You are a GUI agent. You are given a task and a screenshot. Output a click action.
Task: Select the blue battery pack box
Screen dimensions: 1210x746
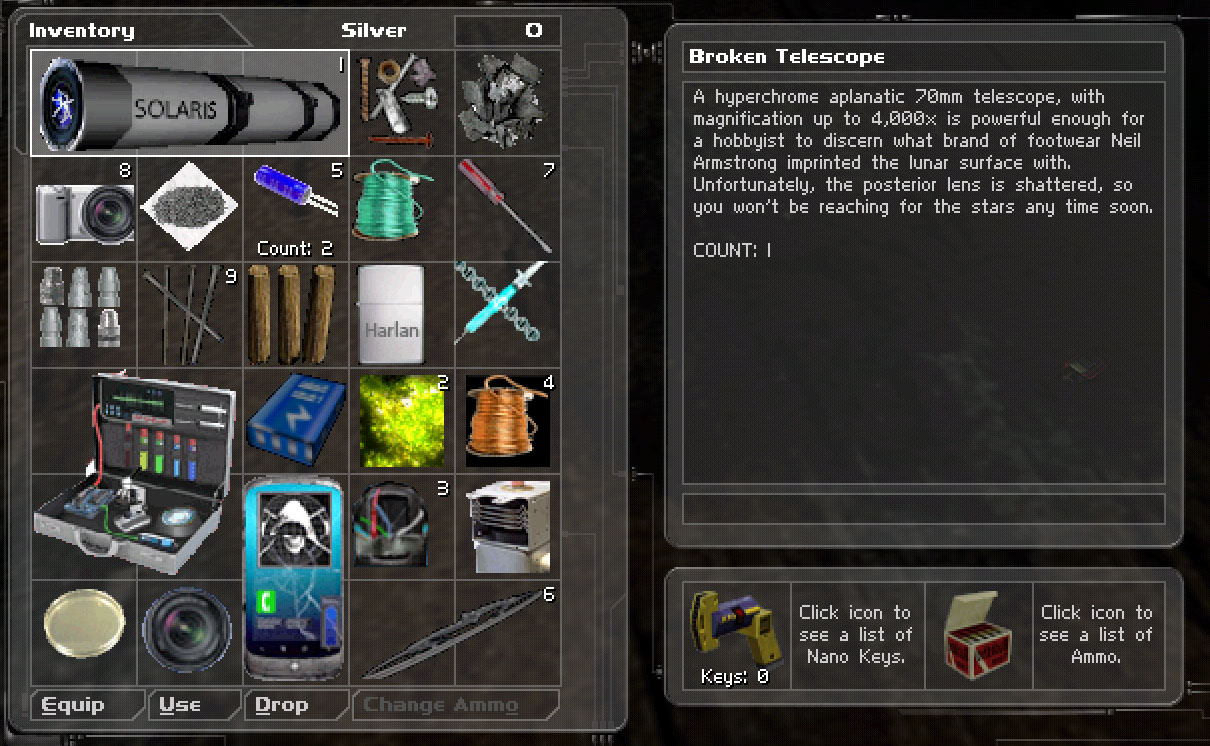[296, 420]
